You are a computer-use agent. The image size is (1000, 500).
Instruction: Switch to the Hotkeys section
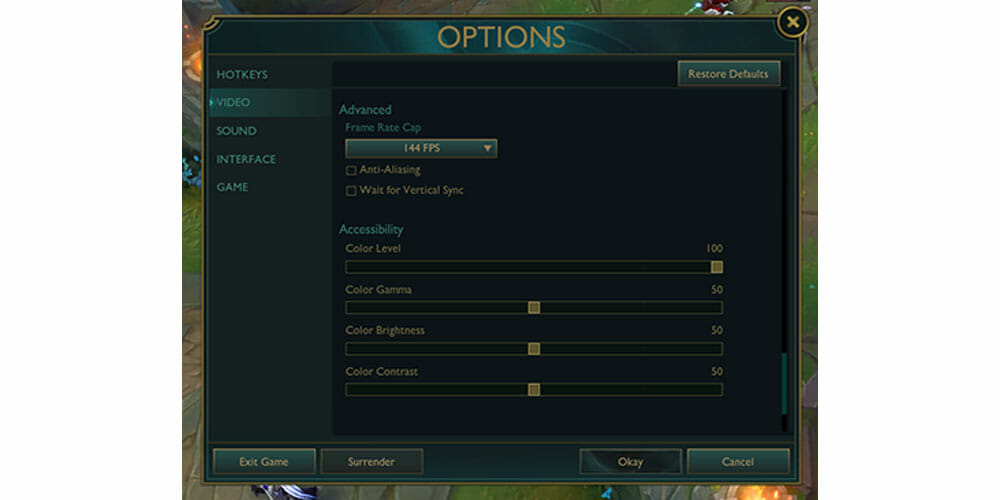(242, 74)
